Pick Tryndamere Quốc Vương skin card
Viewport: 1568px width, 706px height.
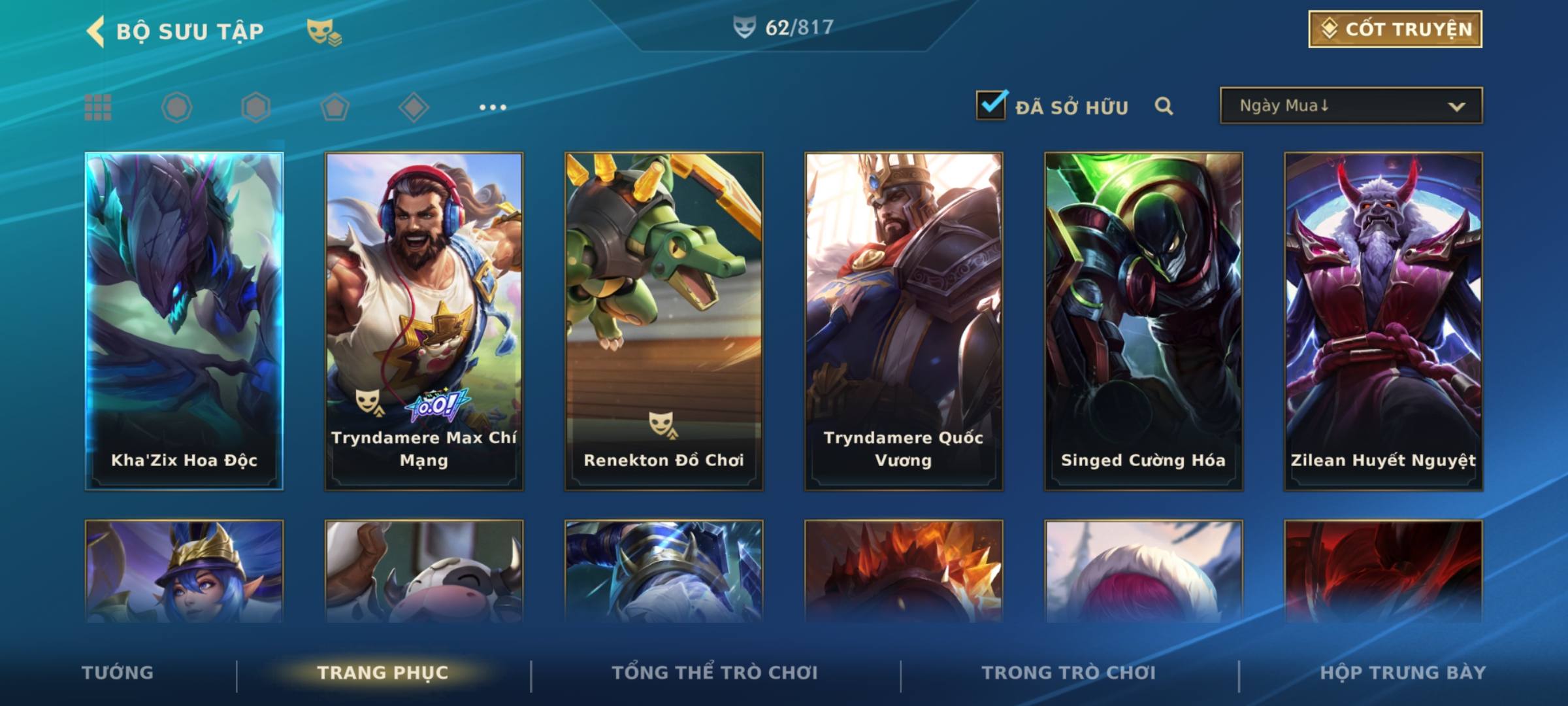904,320
